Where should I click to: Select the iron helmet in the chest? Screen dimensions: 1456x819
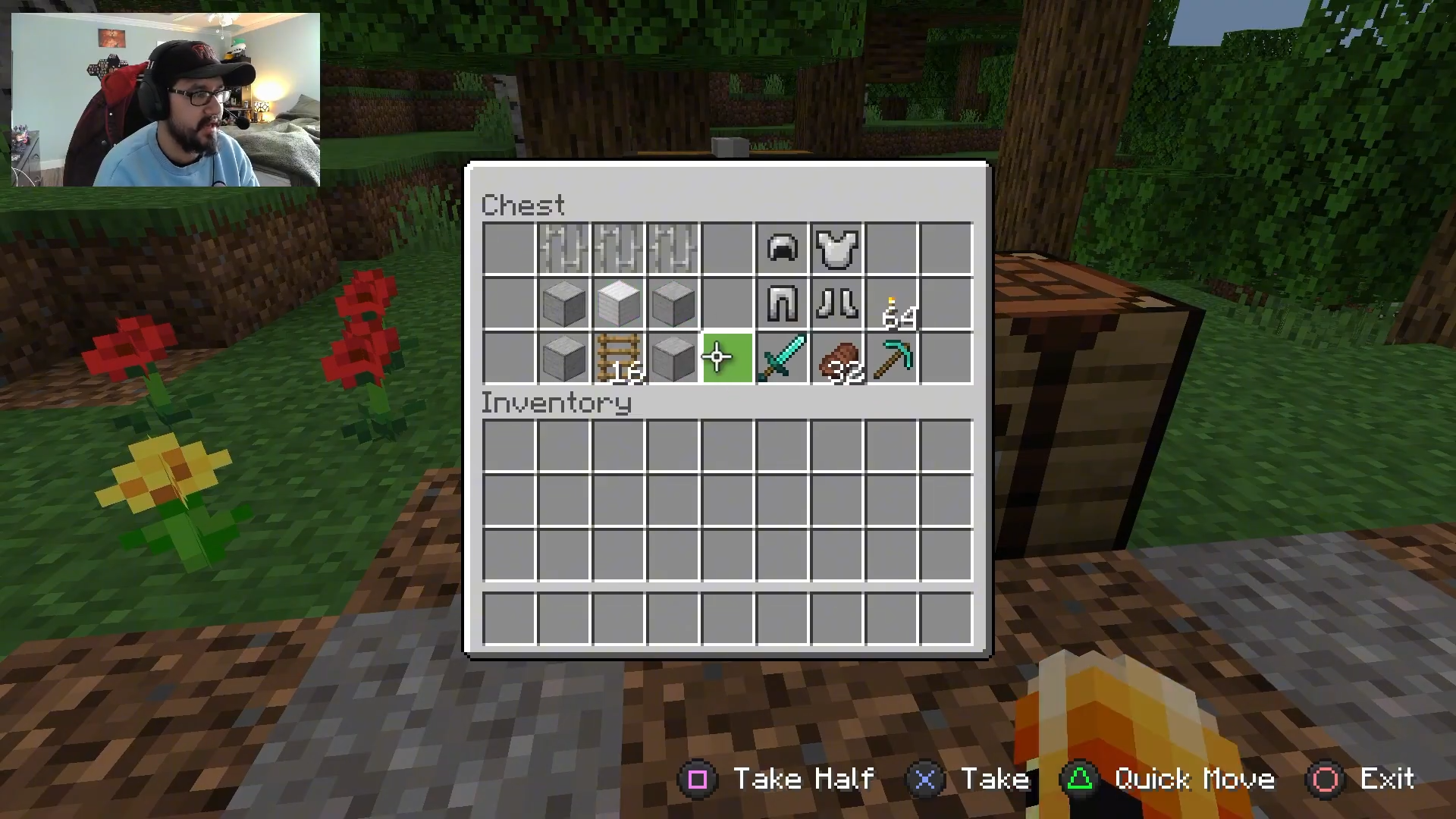click(782, 249)
